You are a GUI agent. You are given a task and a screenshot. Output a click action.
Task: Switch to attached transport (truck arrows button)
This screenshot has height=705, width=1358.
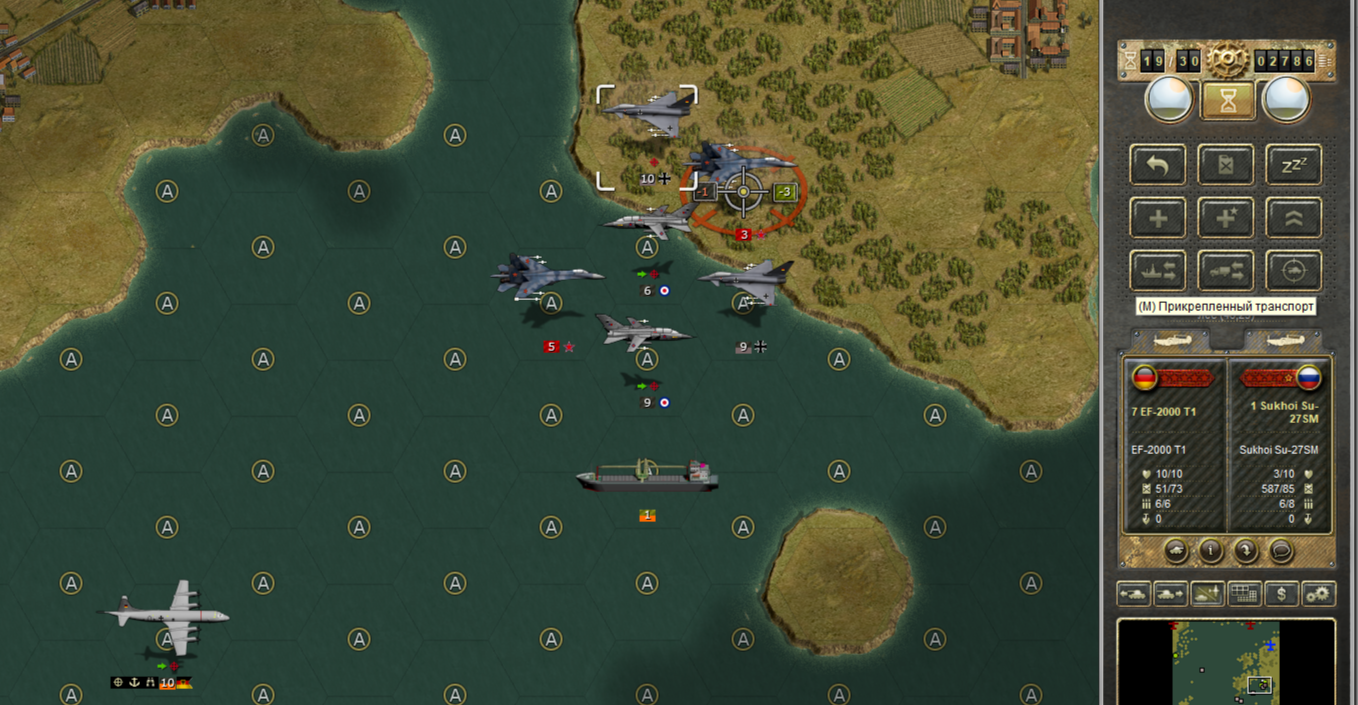coord(1226,271)
